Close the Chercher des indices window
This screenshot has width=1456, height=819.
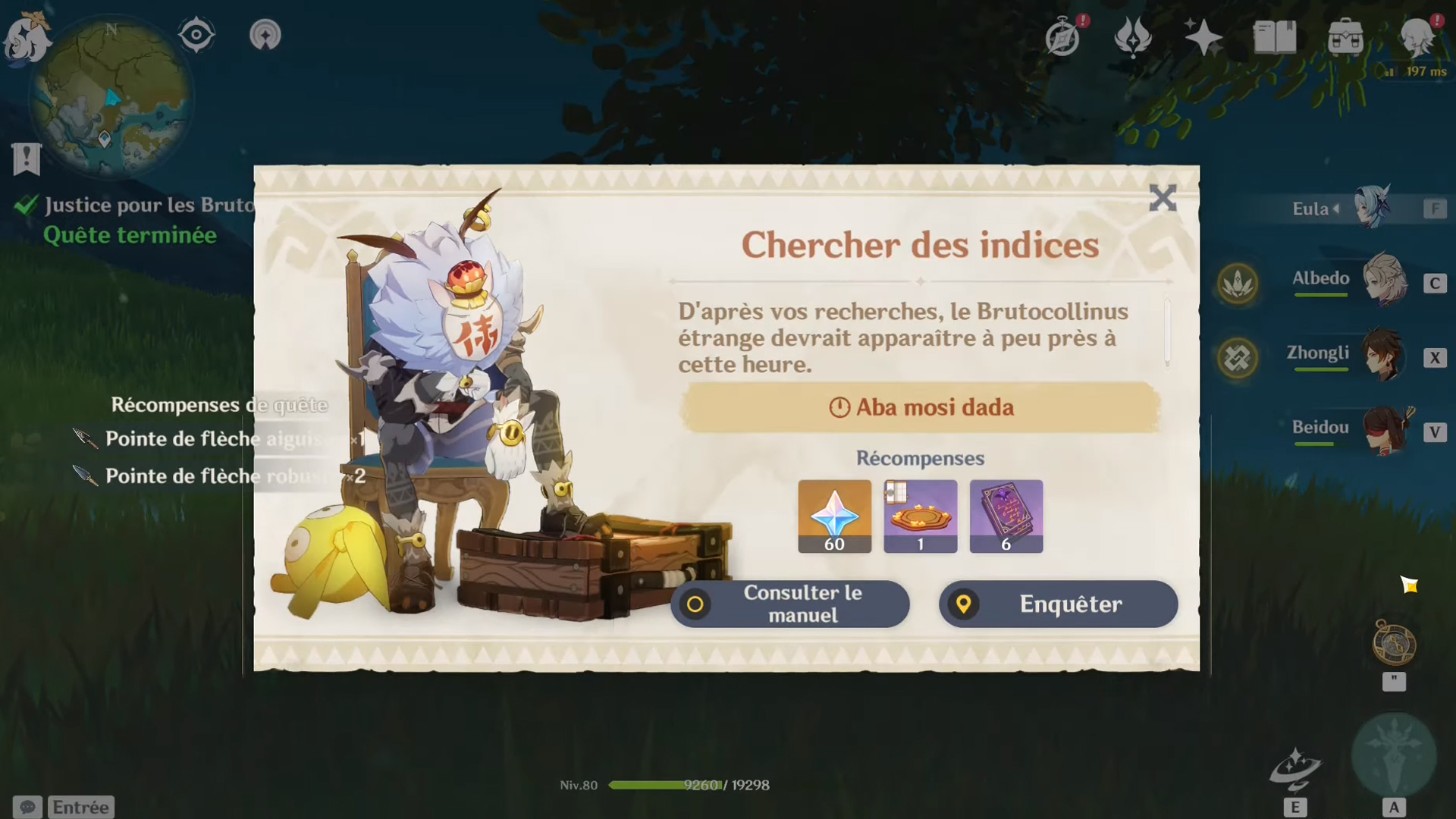click(x=1163, y=199)
